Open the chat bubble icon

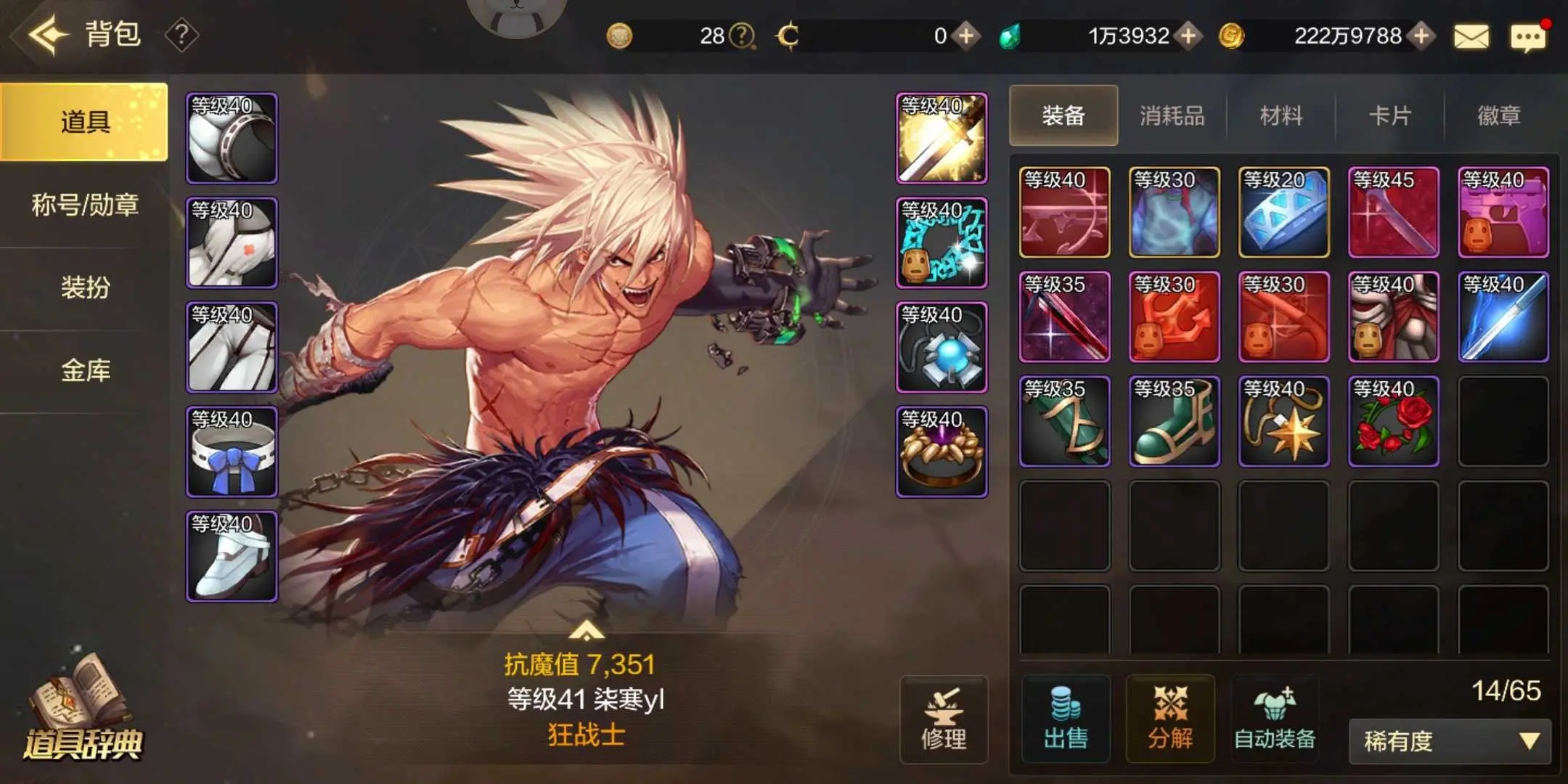click(x=1527, y=37)
